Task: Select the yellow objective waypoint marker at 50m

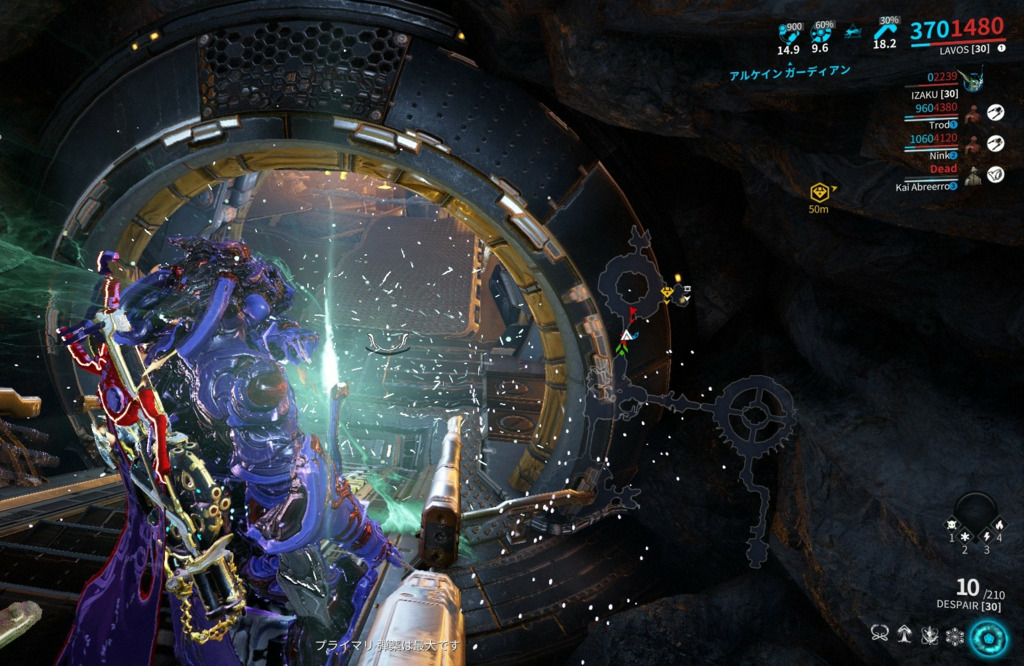Action: click(x=820, y=192)
